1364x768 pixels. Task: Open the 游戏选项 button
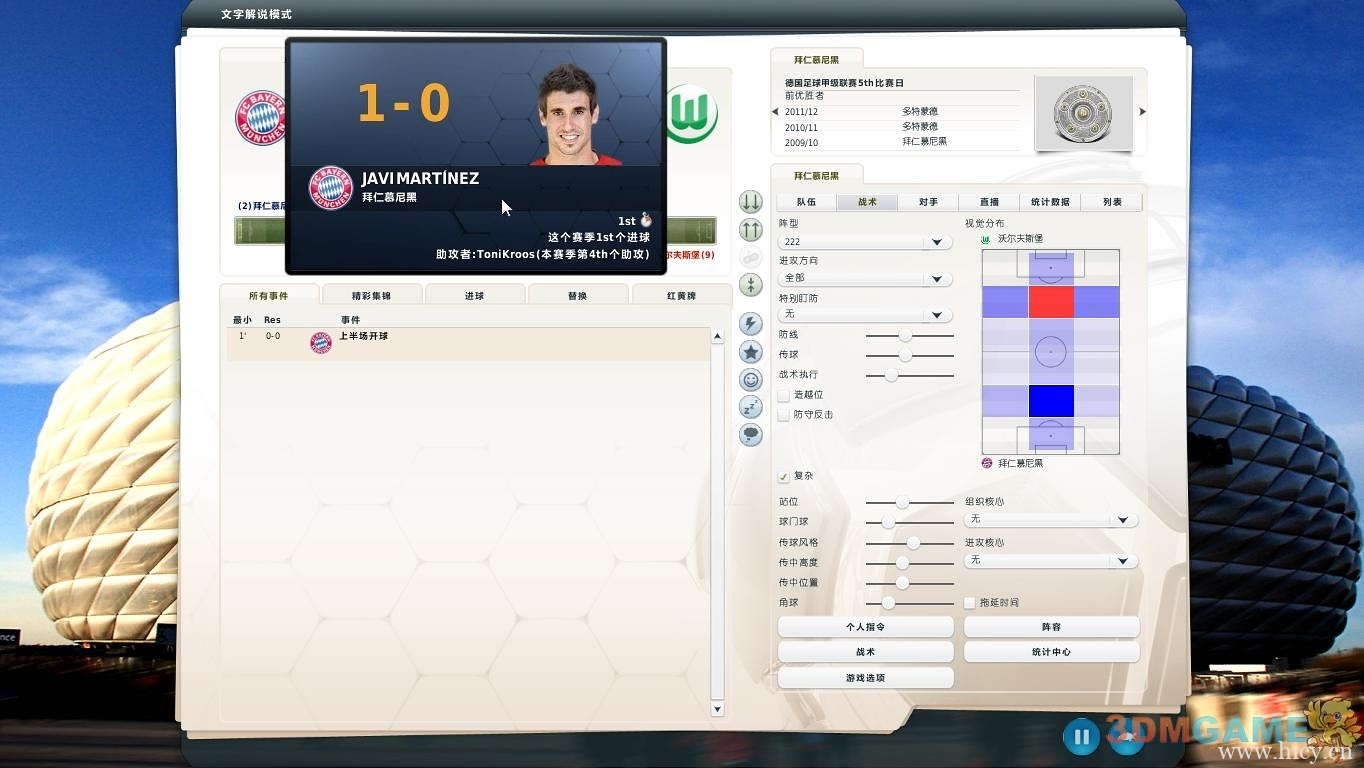(865, 677)
